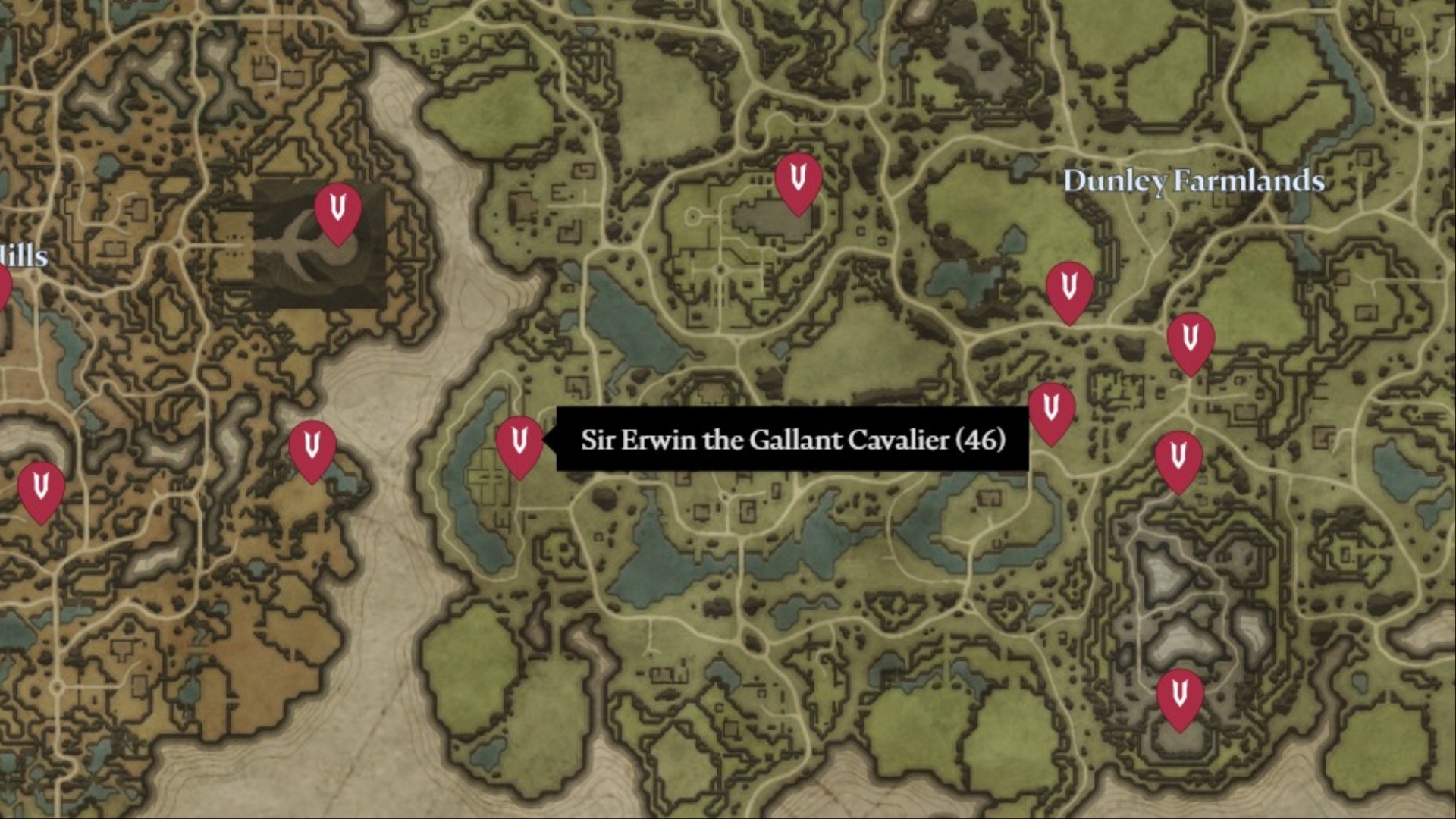Select the marker in the gray rocky quarry
This screenshot has width=1456, height=819.
click(x=1179, y=696)
